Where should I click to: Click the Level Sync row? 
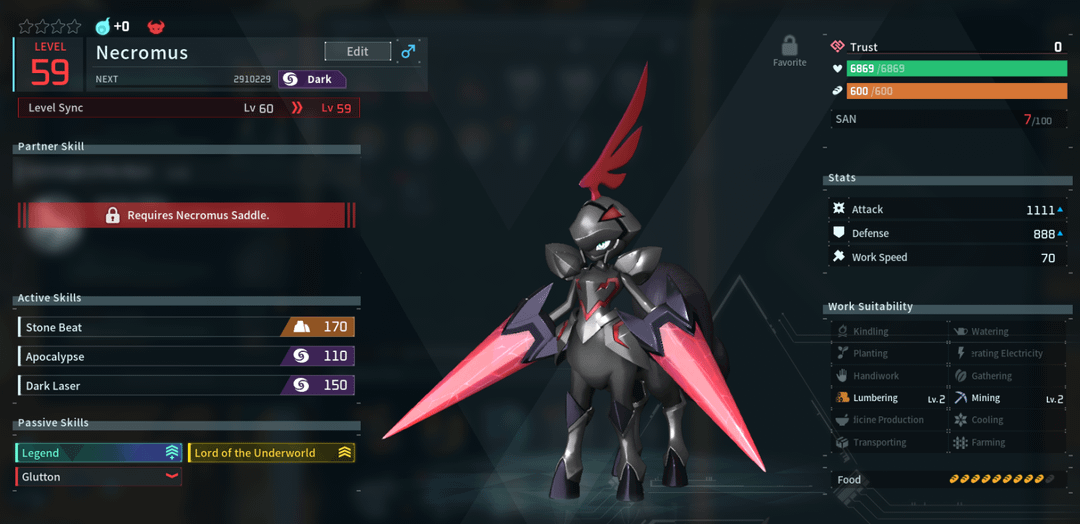click(188, 108)
